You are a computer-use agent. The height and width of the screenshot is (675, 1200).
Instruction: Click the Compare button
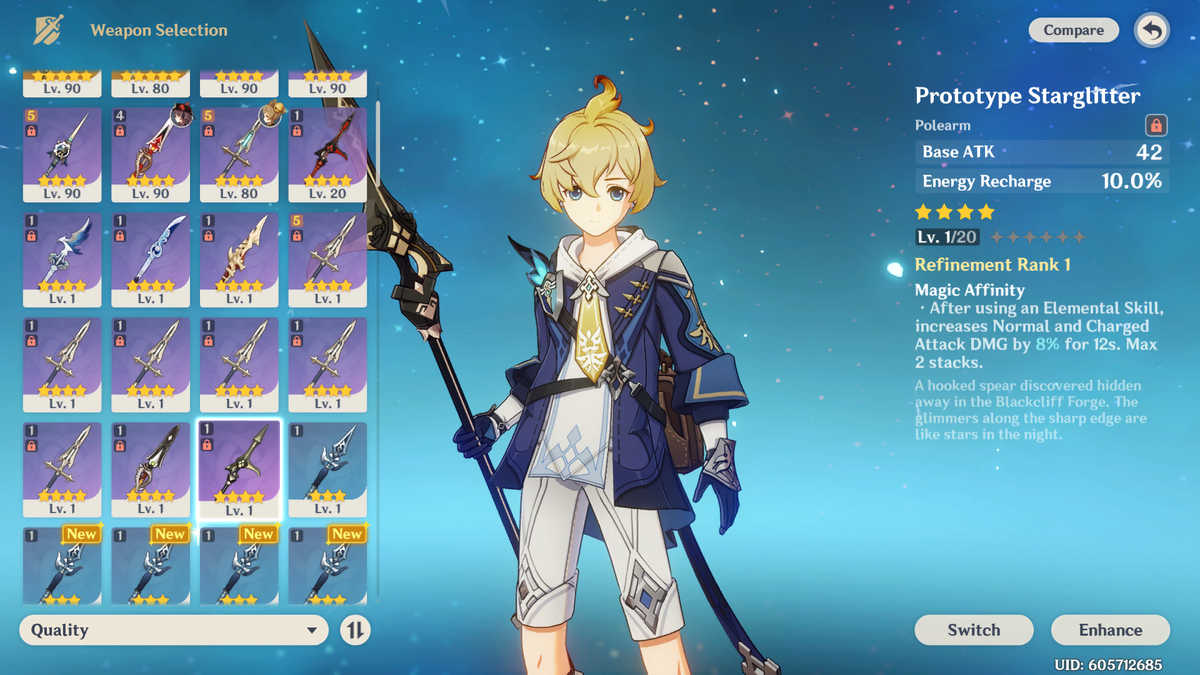[1073, 31]
